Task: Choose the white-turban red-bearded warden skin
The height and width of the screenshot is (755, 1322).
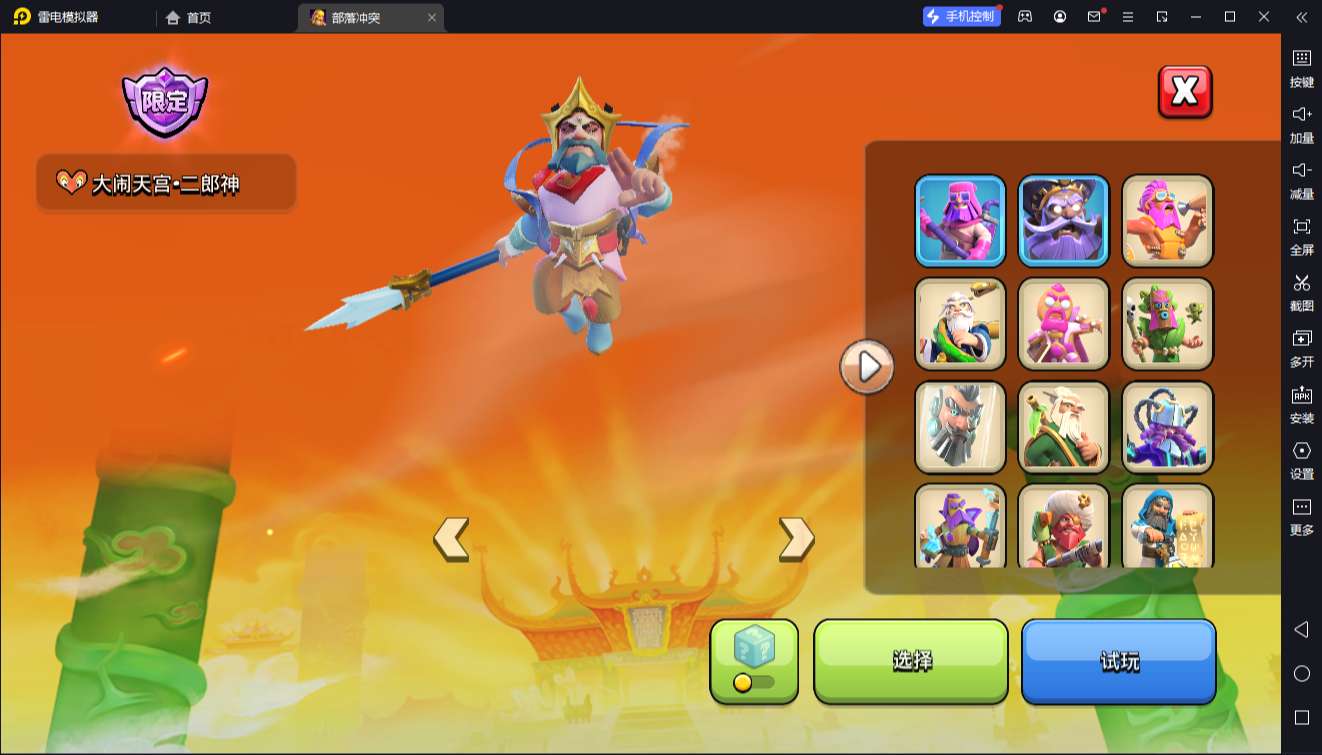Action: pos(1064,526)
